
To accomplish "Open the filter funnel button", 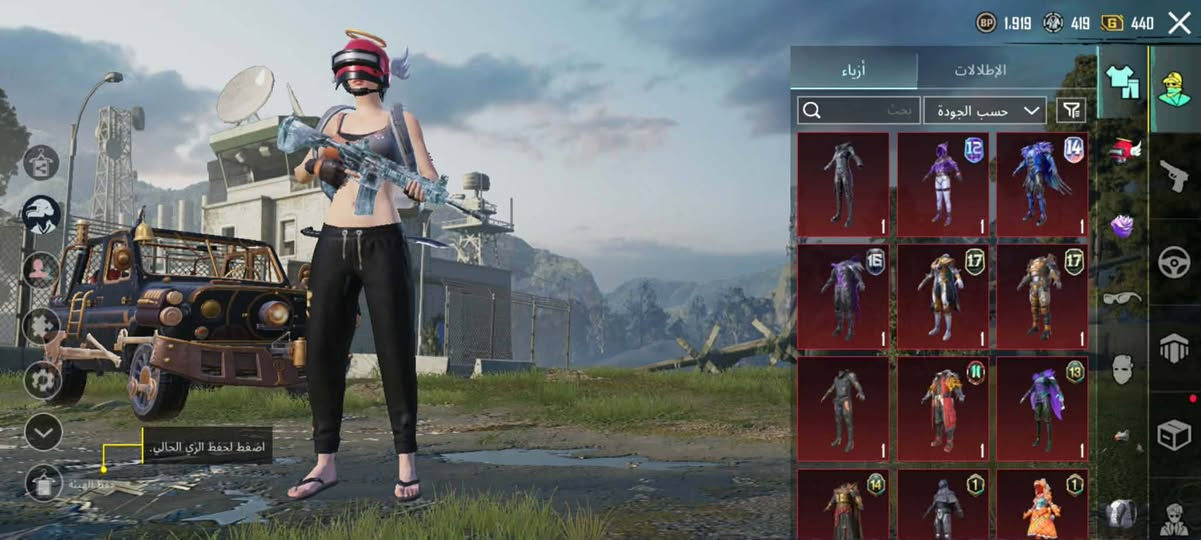I will click(x=1071, y=110).
